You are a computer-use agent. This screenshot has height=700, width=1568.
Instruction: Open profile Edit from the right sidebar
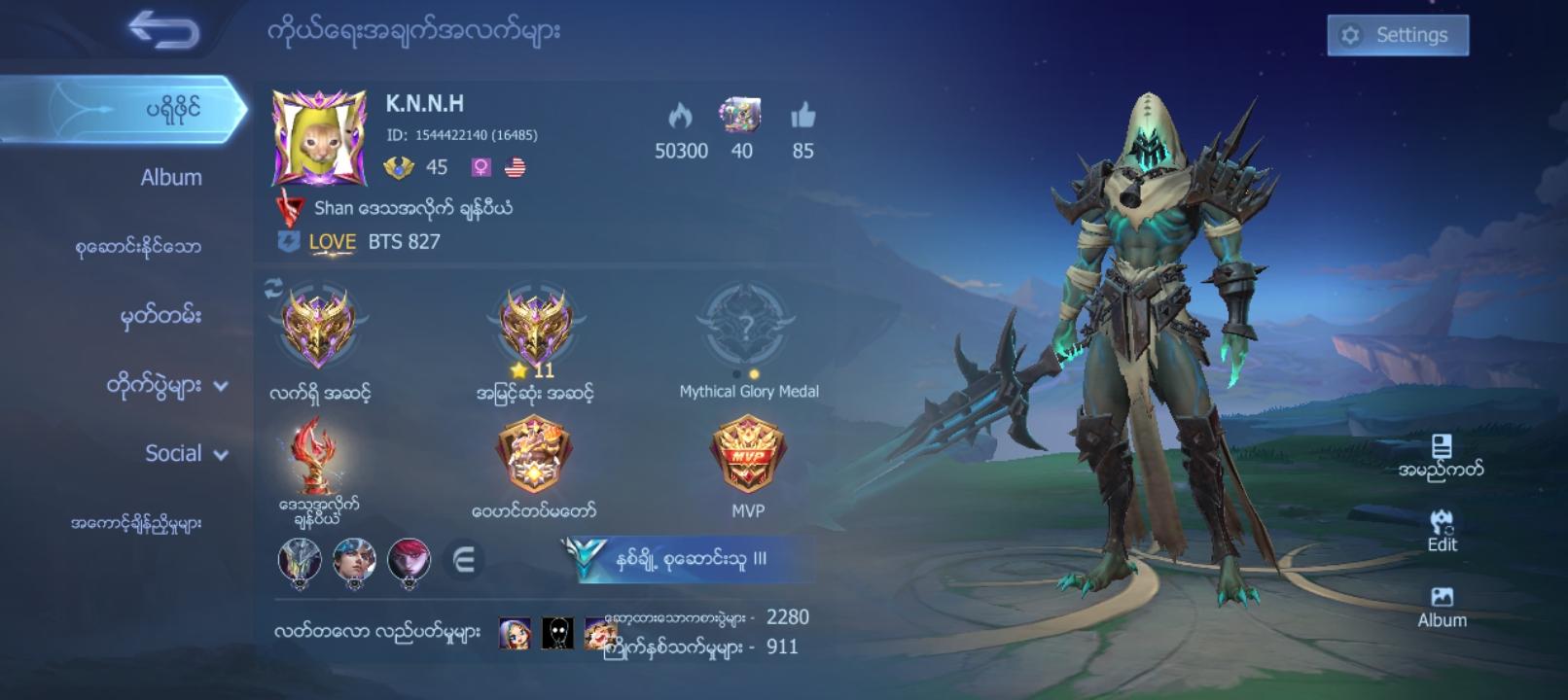[x=1441, y=525]
